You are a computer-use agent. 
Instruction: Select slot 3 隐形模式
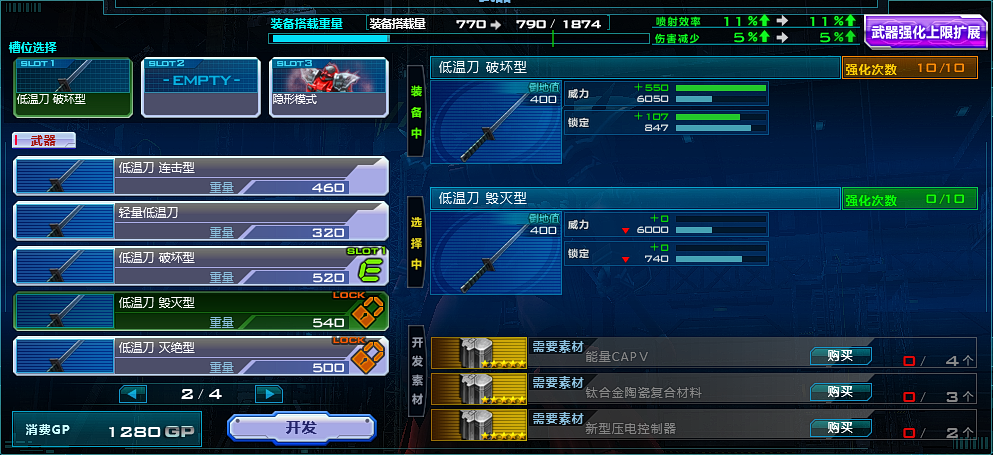(x=329, y=87)
